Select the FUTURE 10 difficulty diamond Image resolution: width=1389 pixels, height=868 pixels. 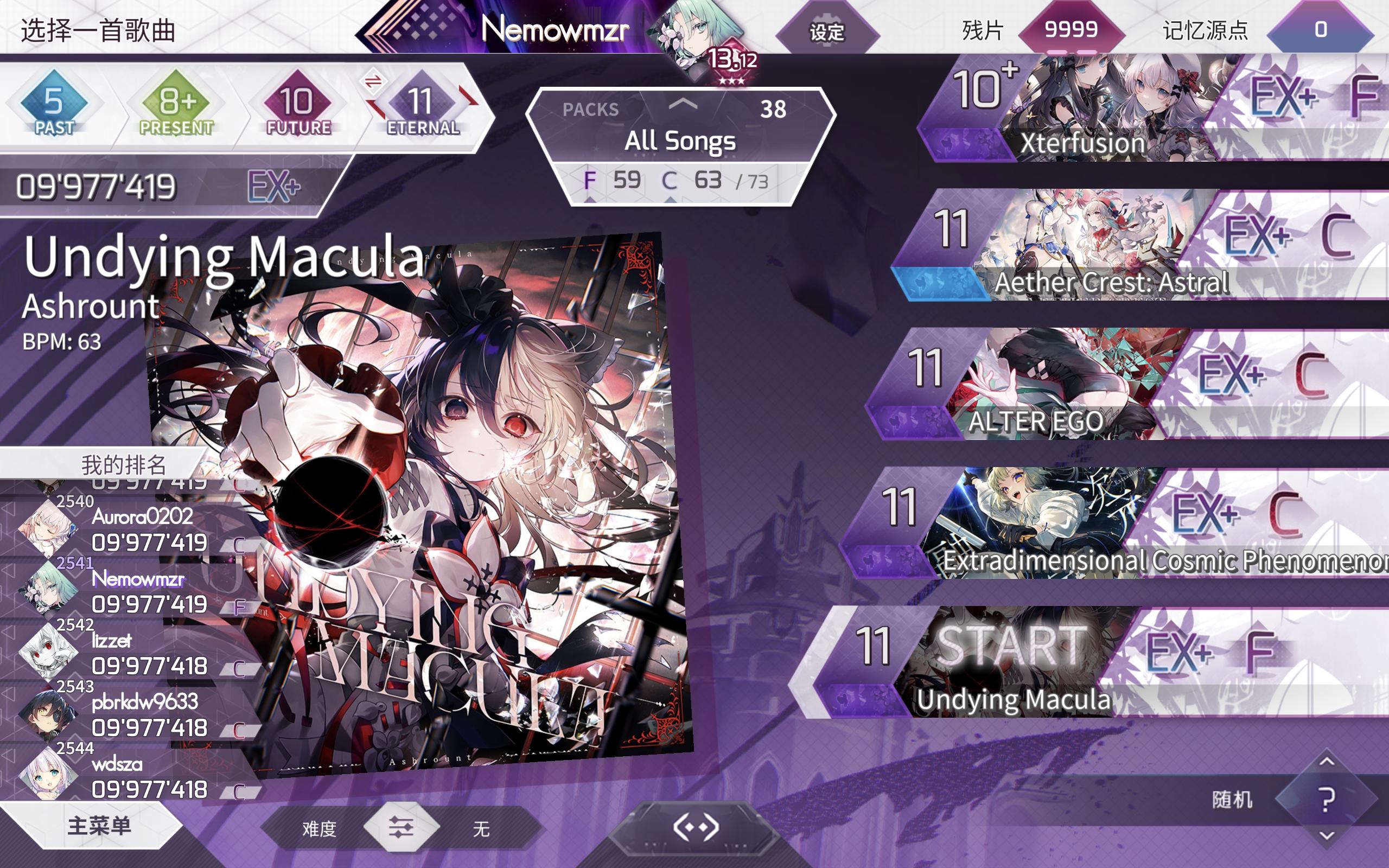(298, 103)
